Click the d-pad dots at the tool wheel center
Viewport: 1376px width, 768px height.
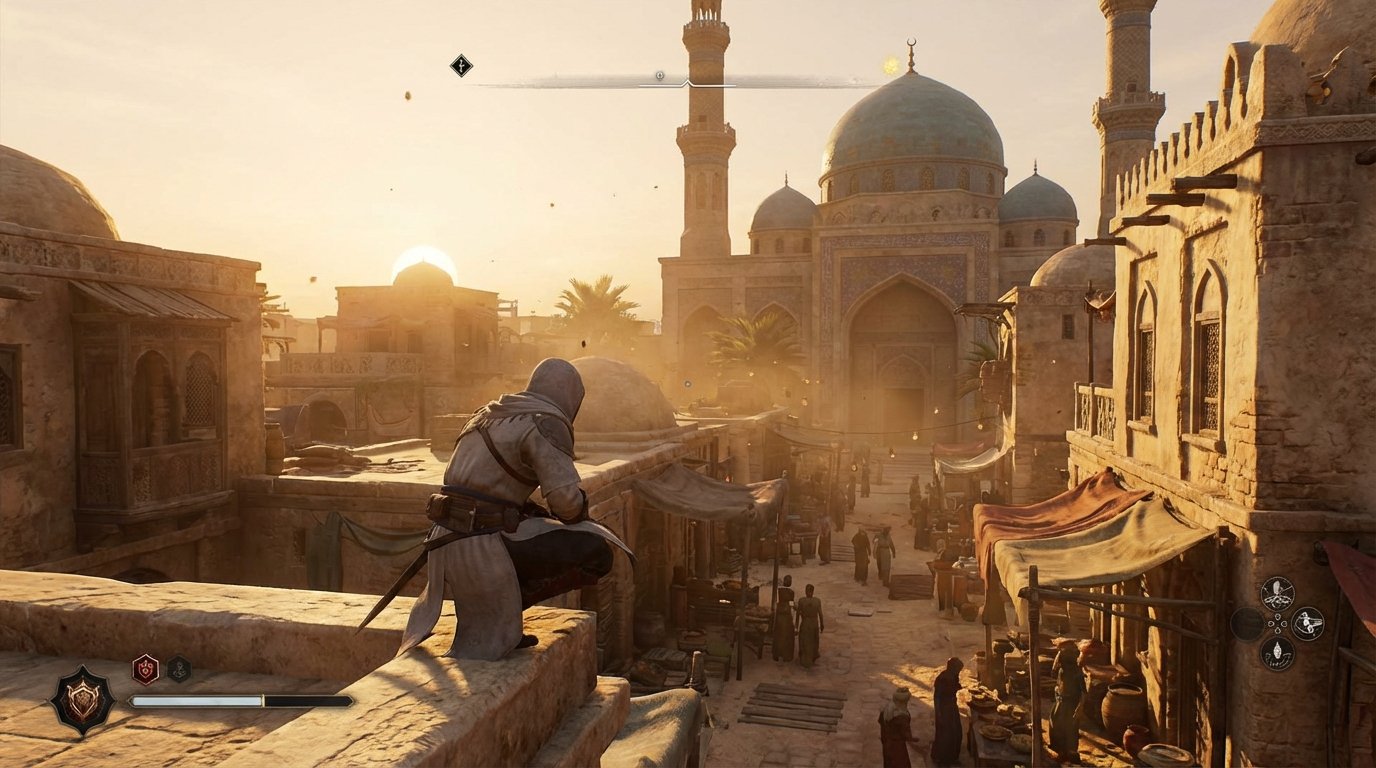click(1277, 622)
